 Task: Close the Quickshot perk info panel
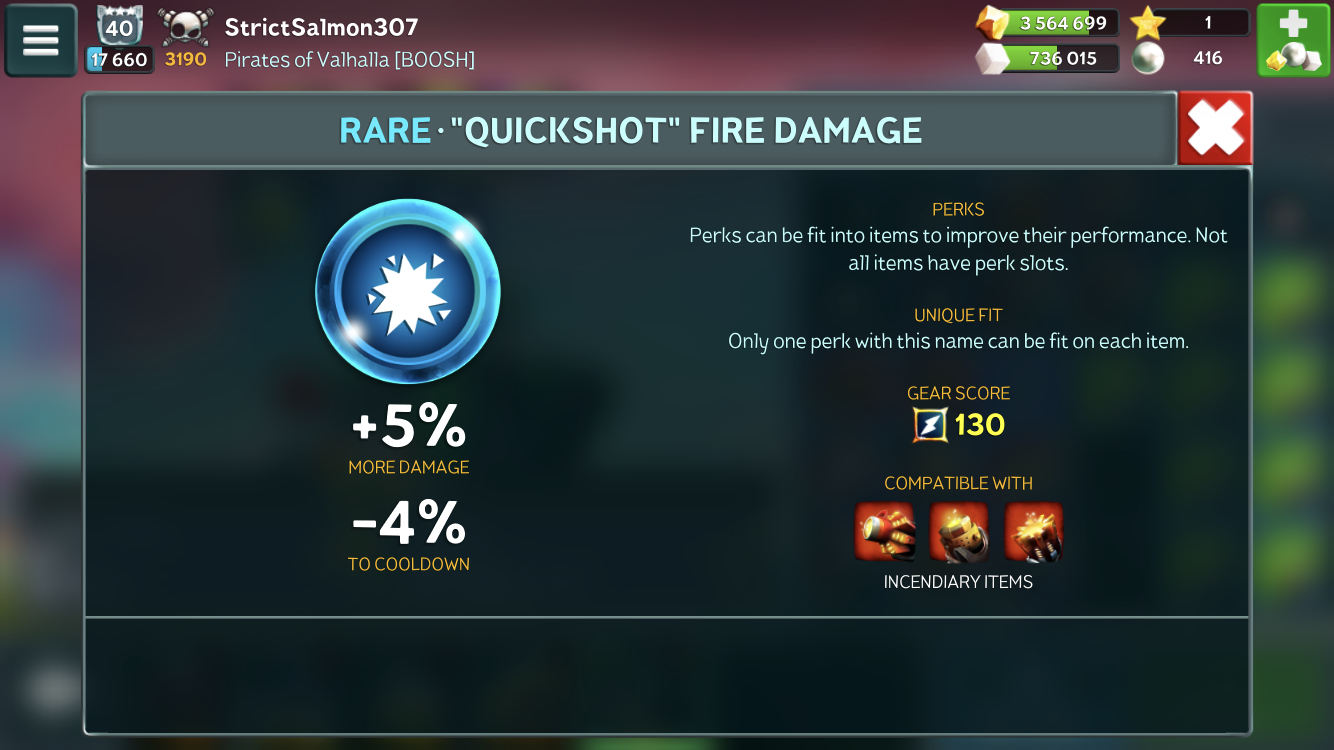pyautogui.click(x=1215, y=129)
